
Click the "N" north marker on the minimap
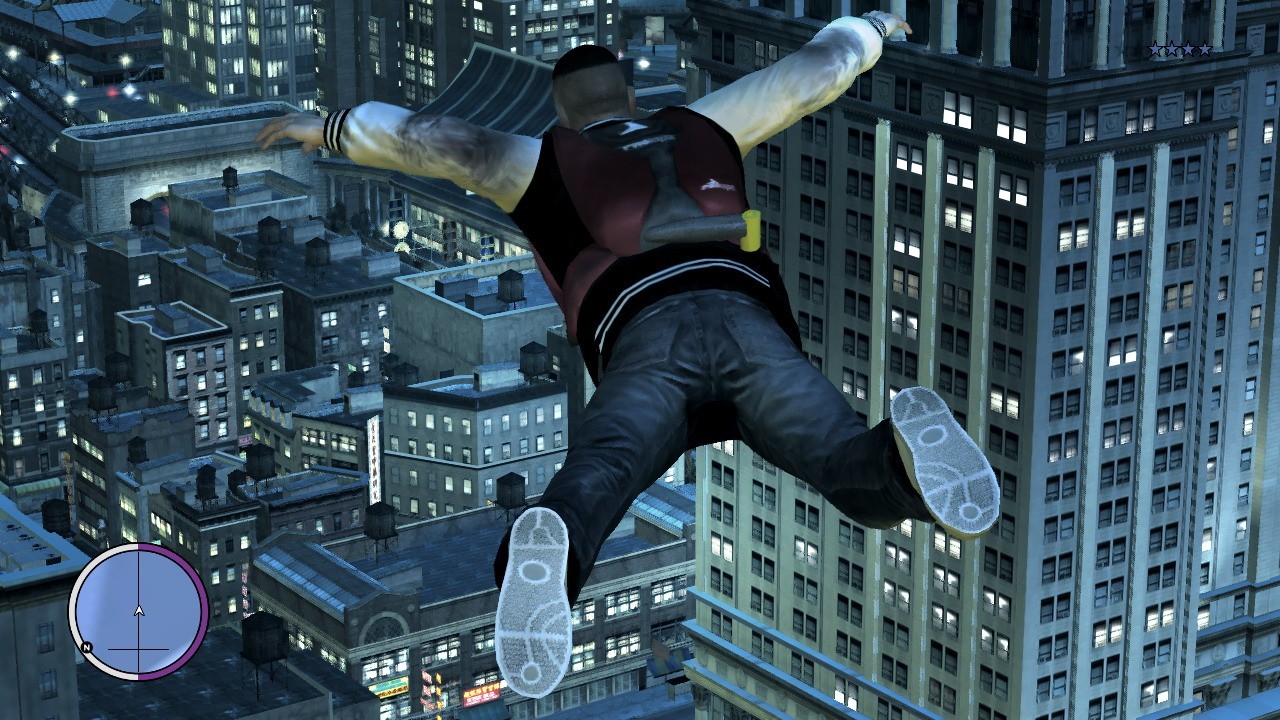(87, 648)
